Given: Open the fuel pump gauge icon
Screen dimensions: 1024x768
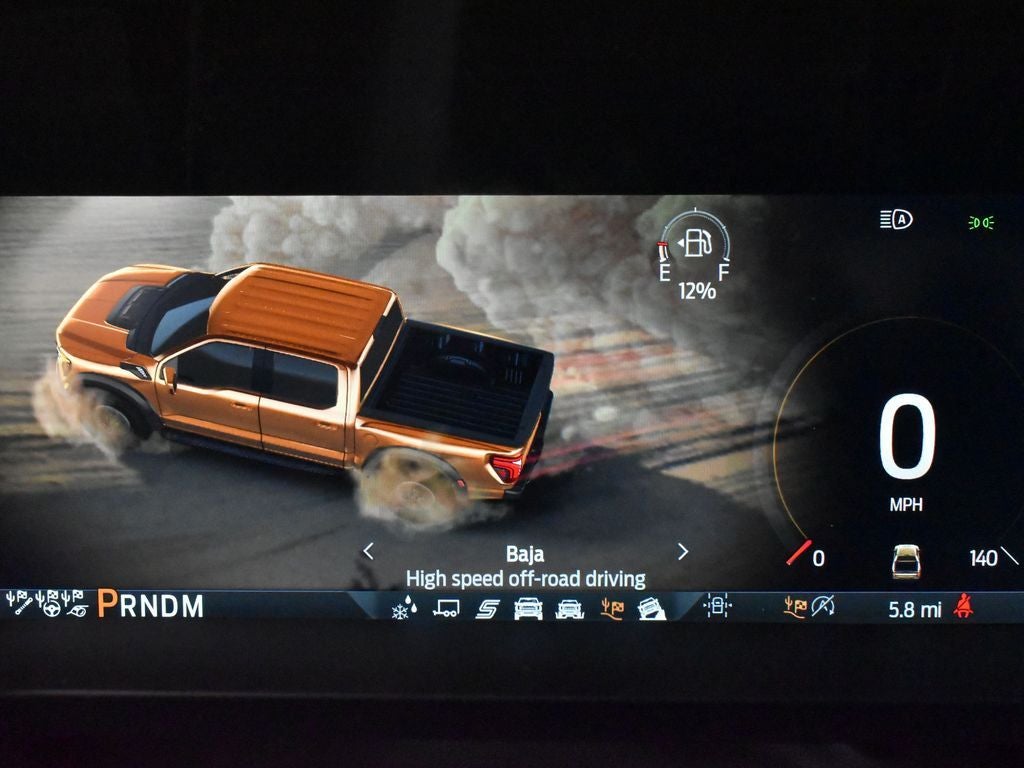Looking at the screenshot, I should pyautogui.click(x=697, y=244).
